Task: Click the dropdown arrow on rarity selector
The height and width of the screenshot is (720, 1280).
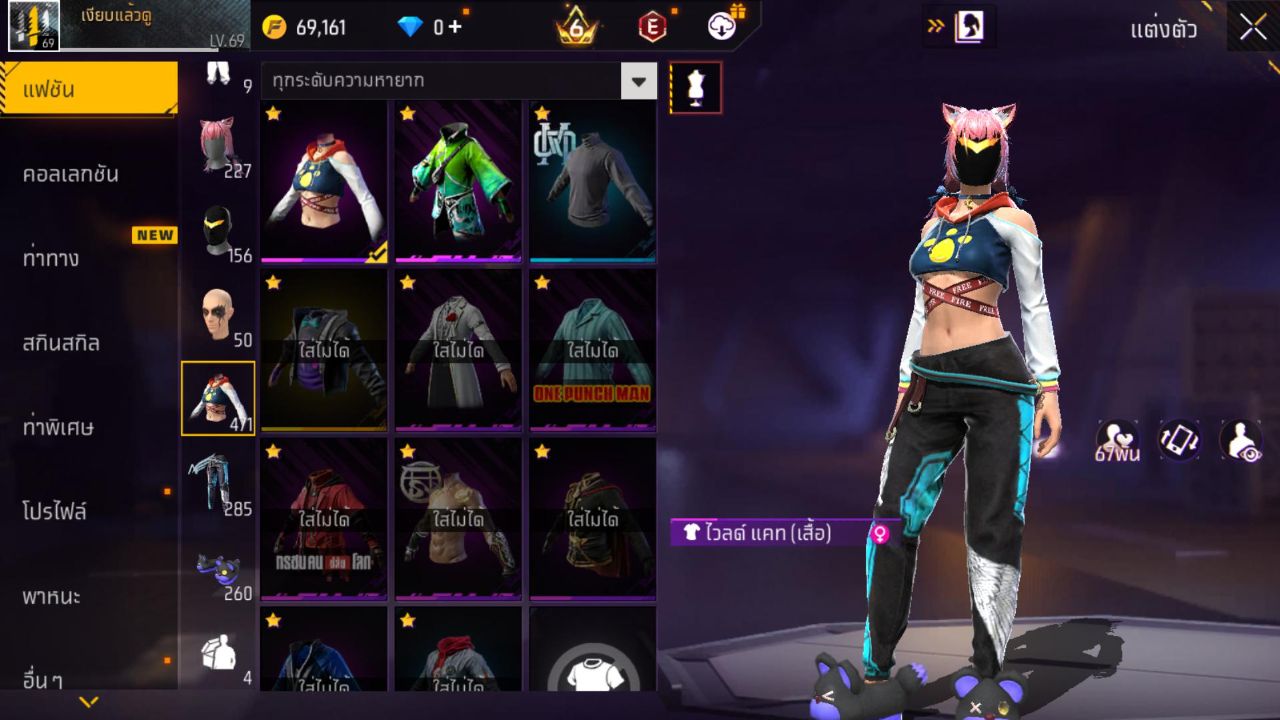Action: [x=640, y=82]
